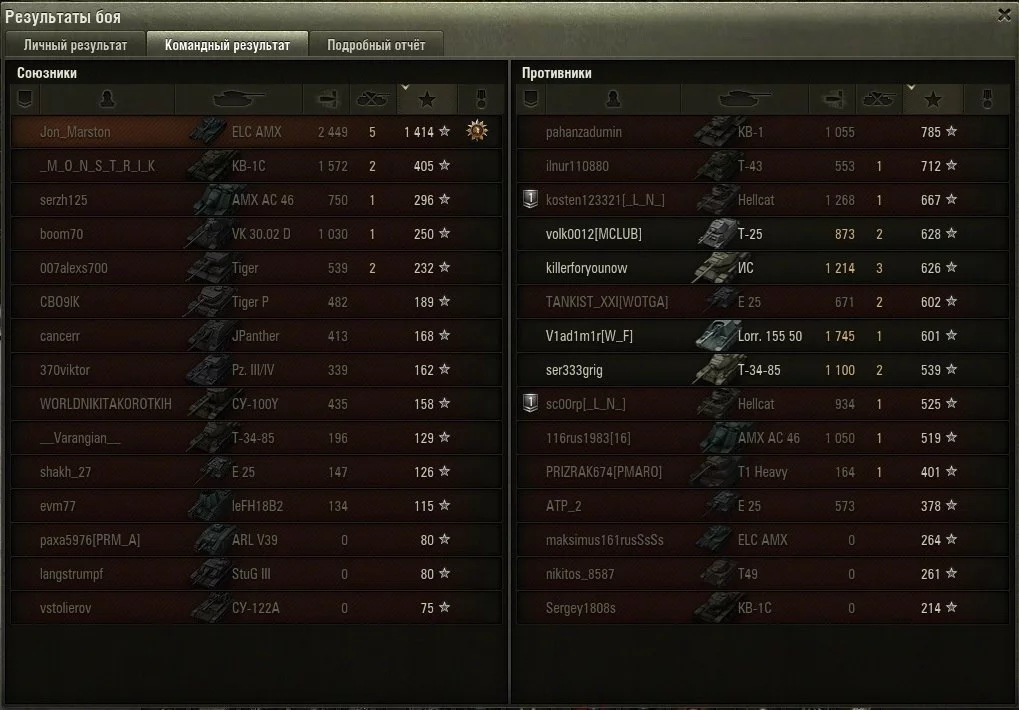Select ally WORLDNIKITAKOROTKIH row
The image size is (1019, 710).
[106, 404]
